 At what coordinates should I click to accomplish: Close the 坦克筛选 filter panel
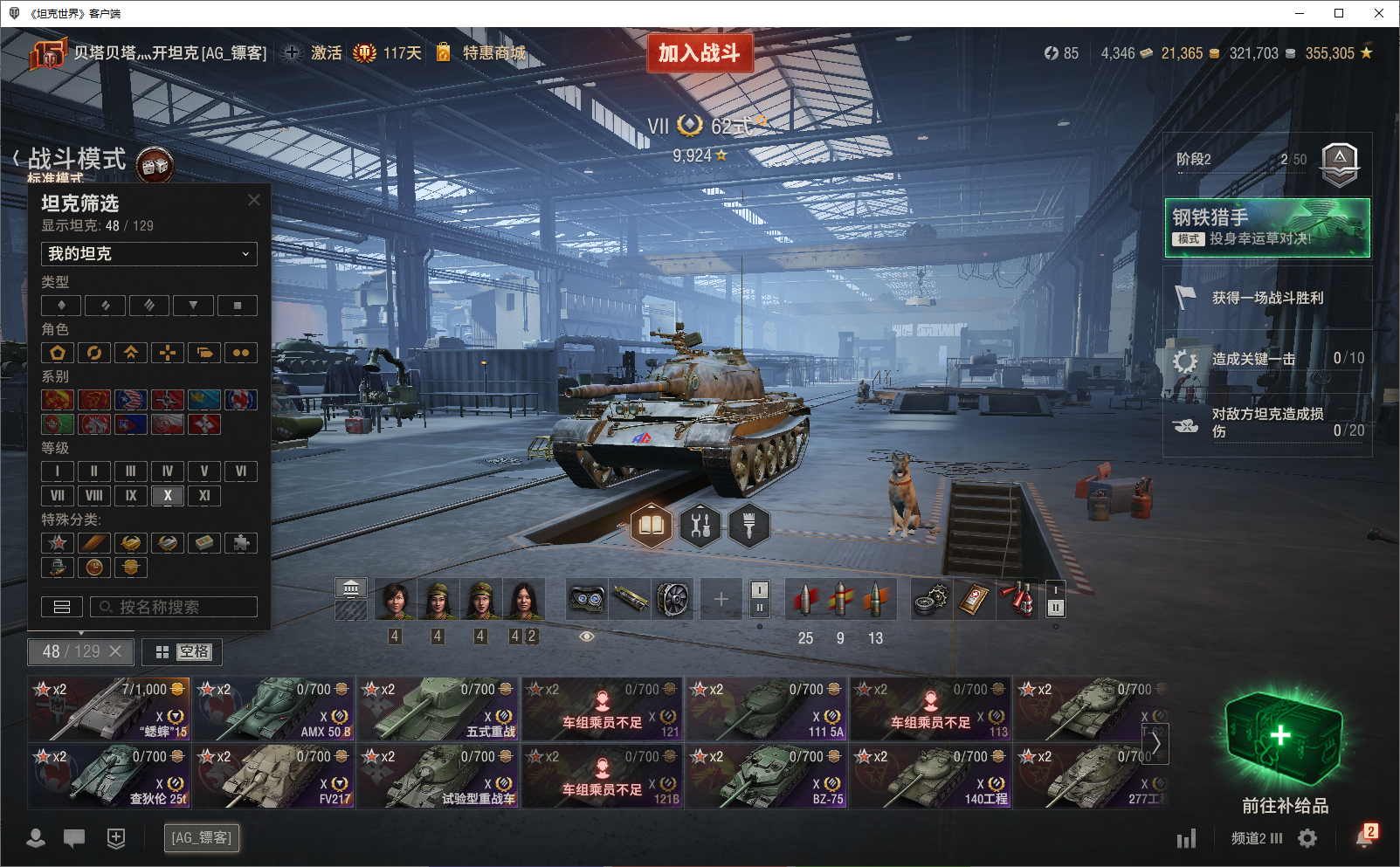(254, 200)
